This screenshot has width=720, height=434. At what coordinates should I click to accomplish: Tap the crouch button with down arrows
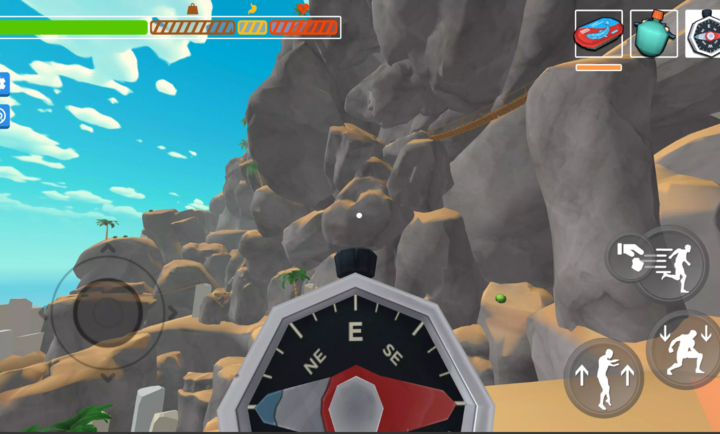686,349
